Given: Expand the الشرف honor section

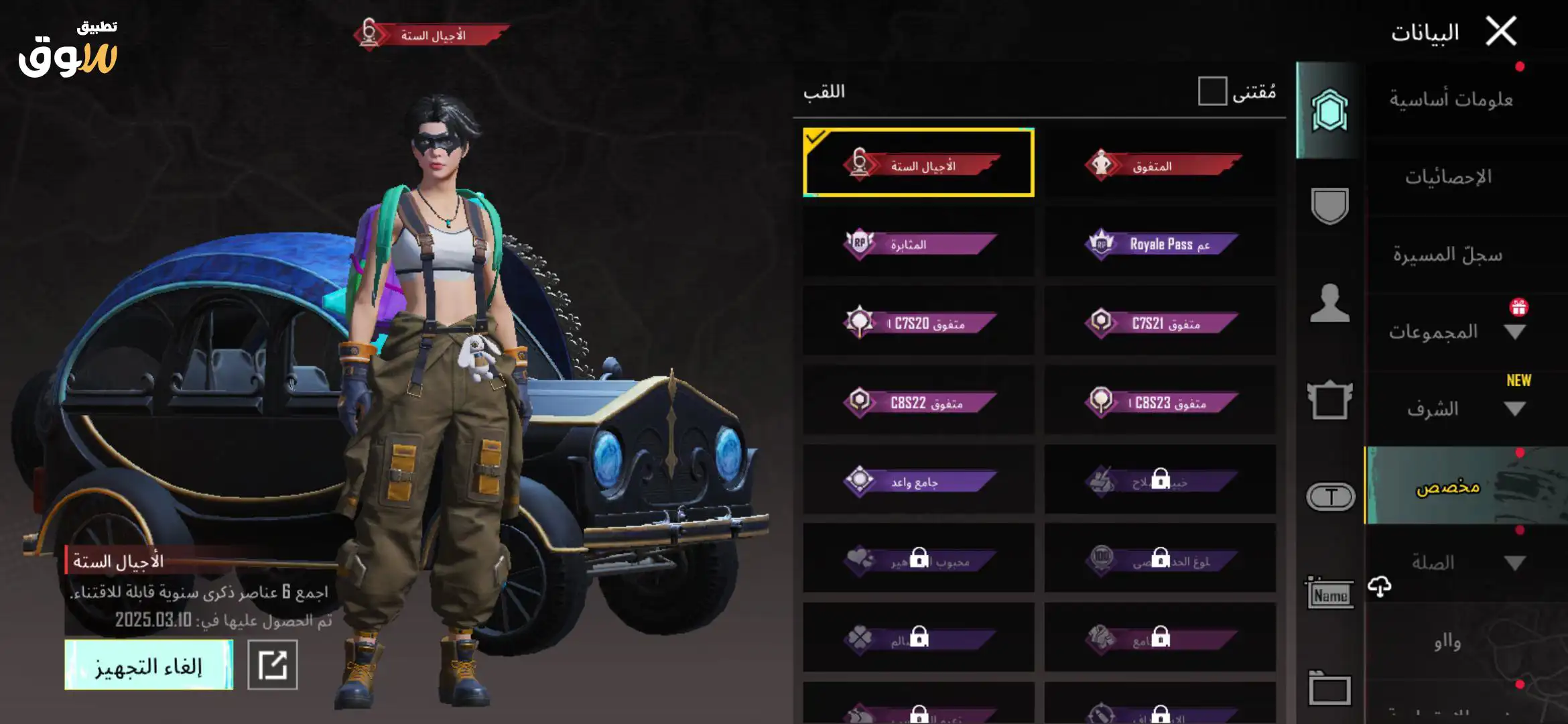Looking at the screenshot, I should click(x=1514, y=409).
